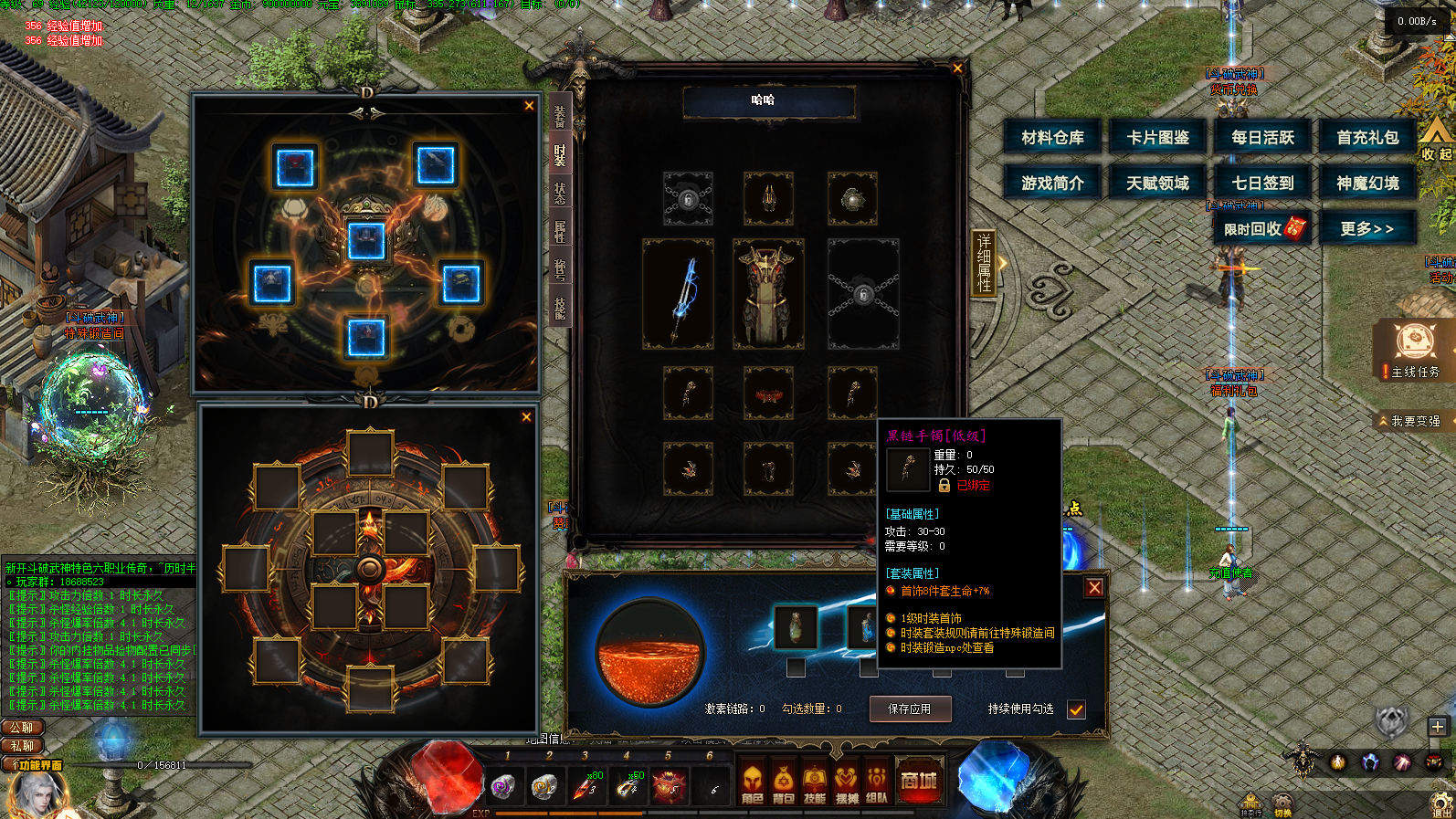Open the 材料仓库 material warehouse
This screenshot has width=1456, height=819.
1052,137
